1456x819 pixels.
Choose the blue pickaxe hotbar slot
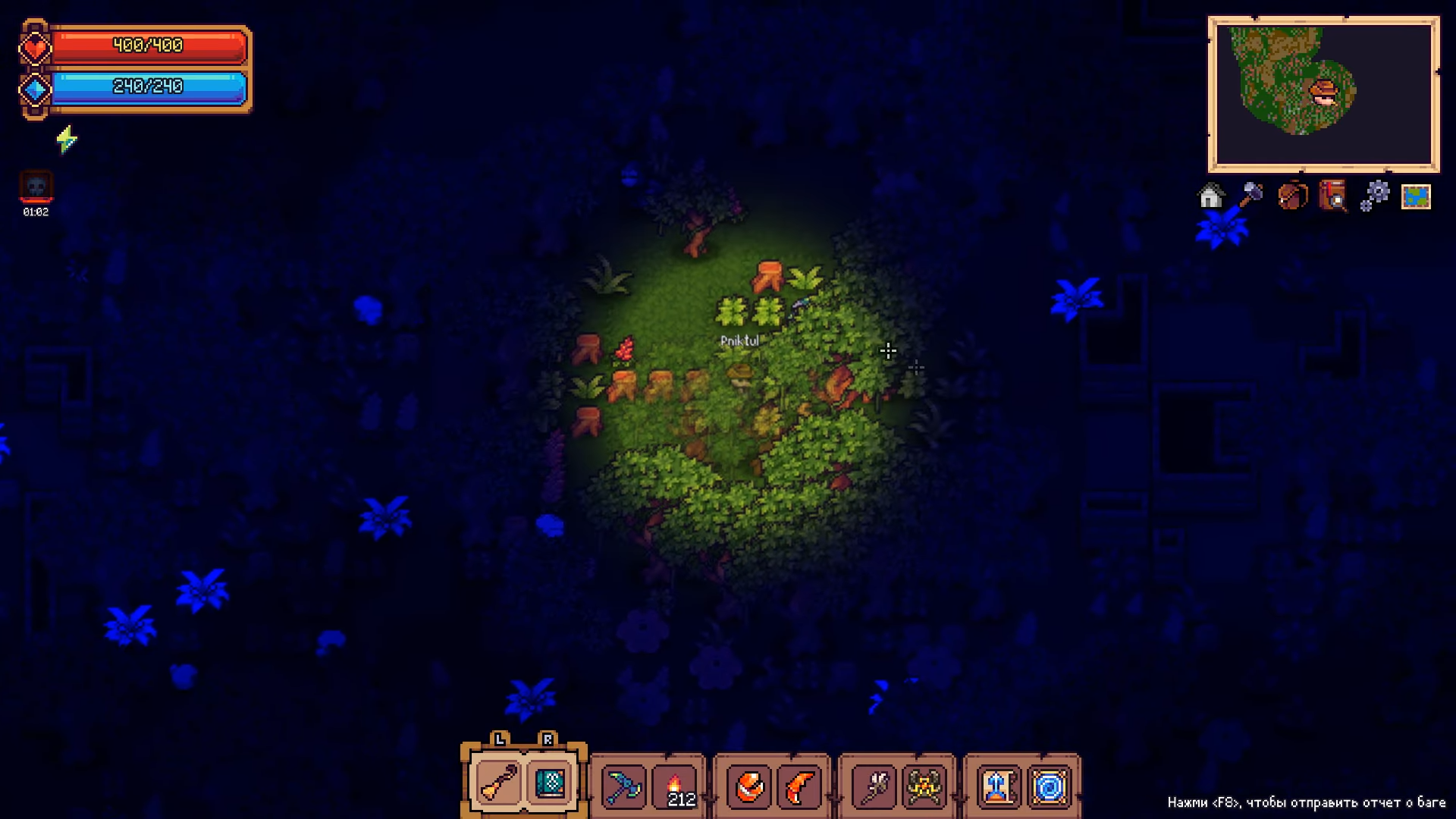(623, 787)
